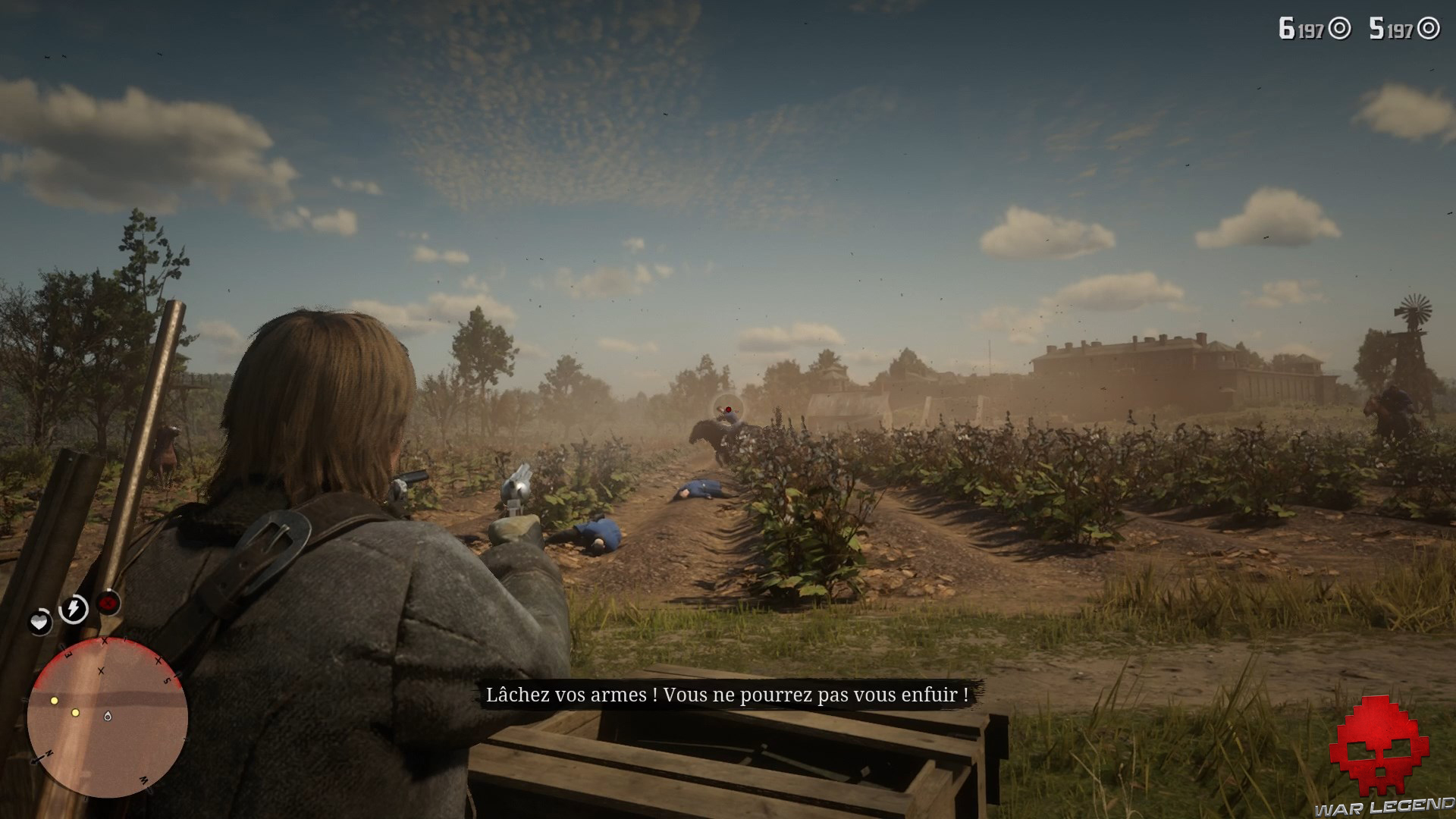Screen dimensions: 1456x819
Task: Click the north N letter on the compass
Action: 49,752
